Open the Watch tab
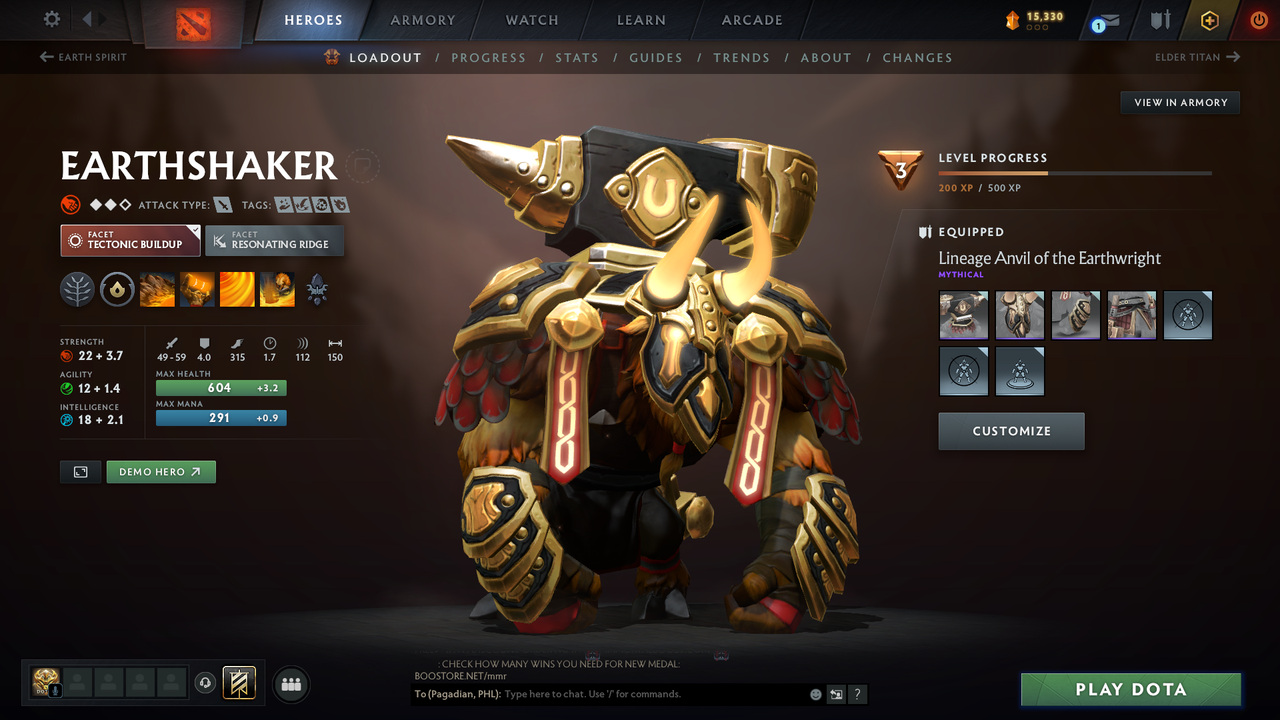The height and width of the screenshot is (720, 1280). click(532, 20)
